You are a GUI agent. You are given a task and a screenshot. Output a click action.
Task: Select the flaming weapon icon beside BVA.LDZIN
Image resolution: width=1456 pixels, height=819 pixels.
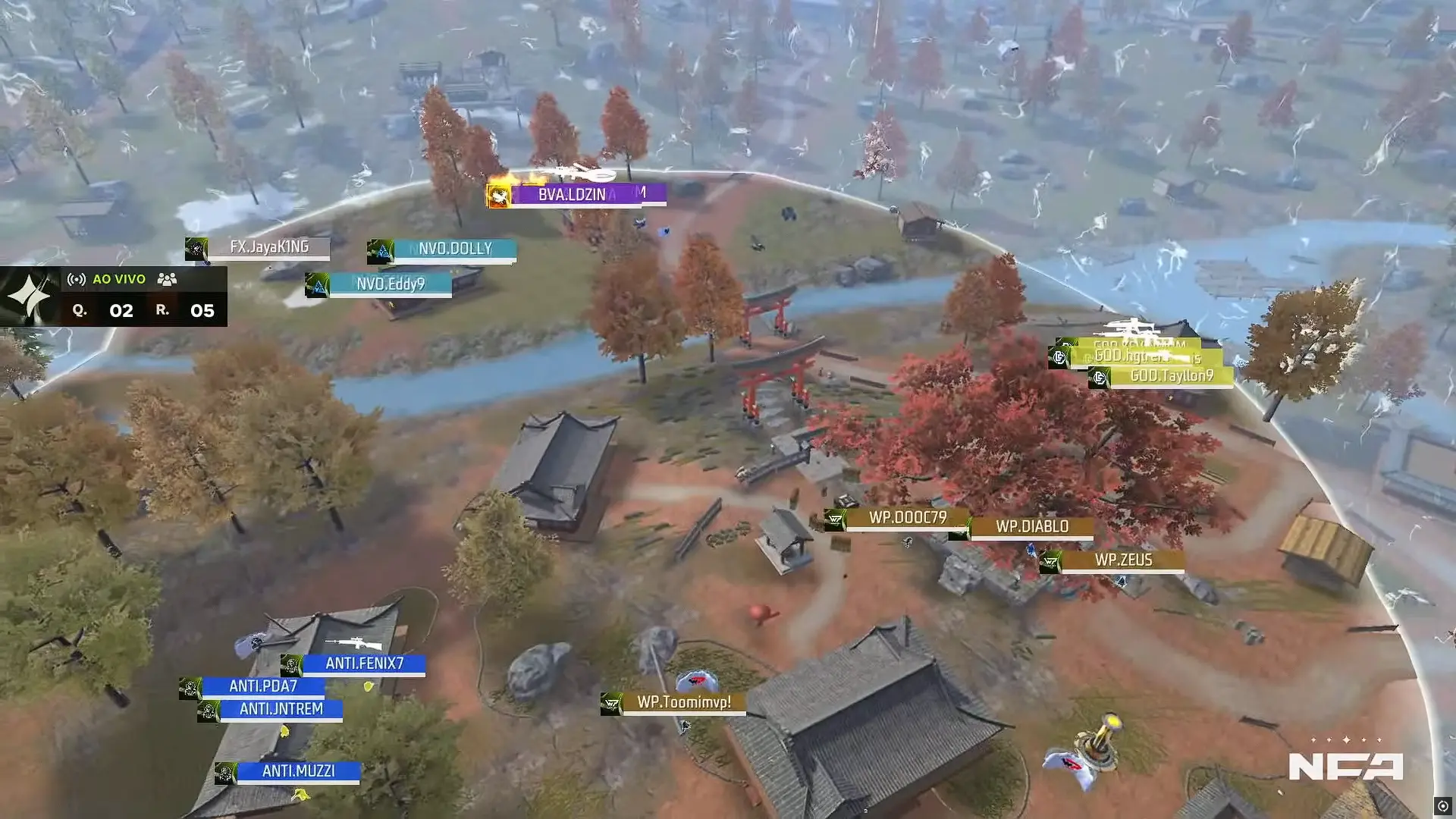tap(500, 194)
